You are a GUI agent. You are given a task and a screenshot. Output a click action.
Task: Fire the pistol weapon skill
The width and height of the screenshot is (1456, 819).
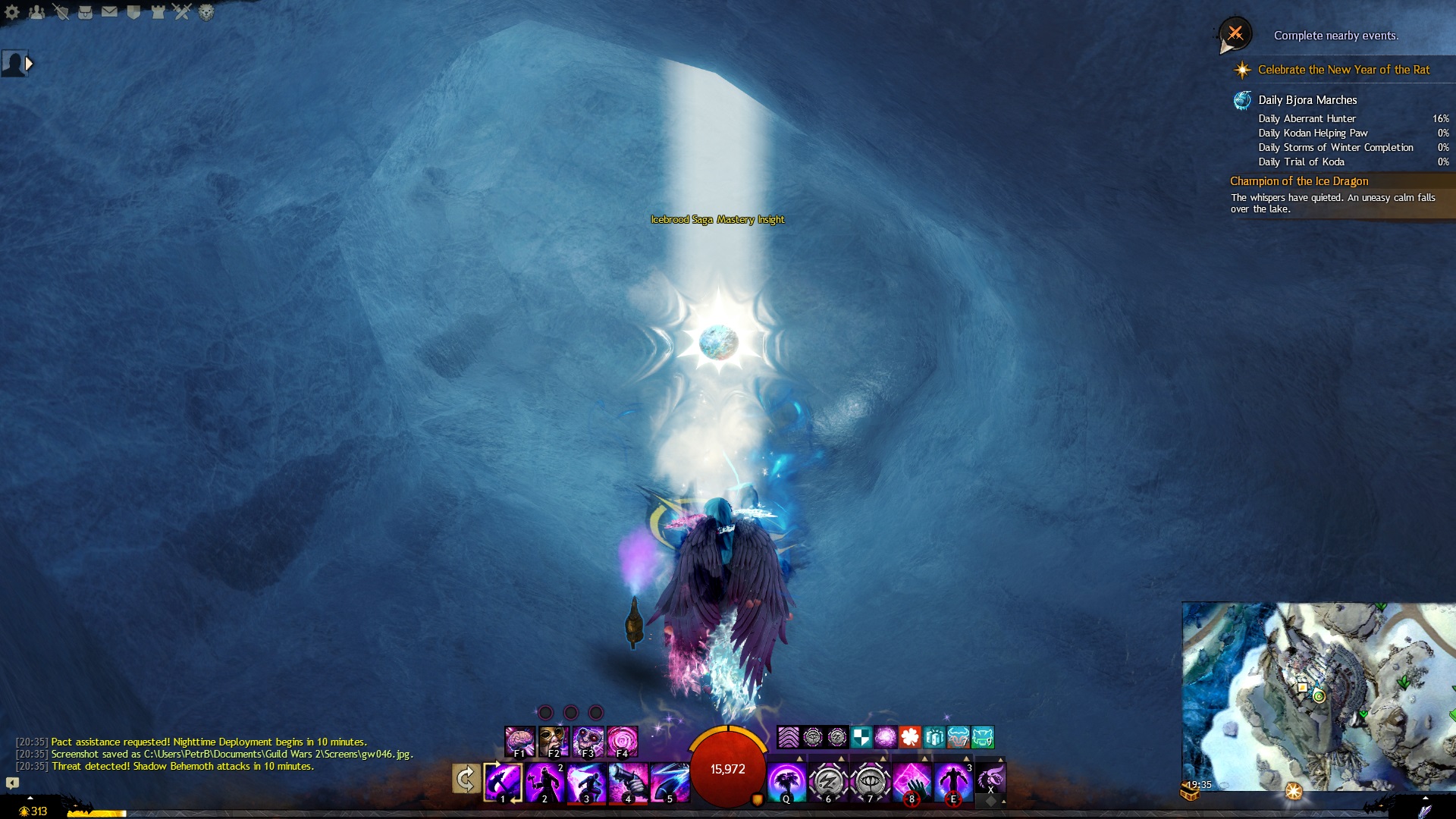[628, 781]
